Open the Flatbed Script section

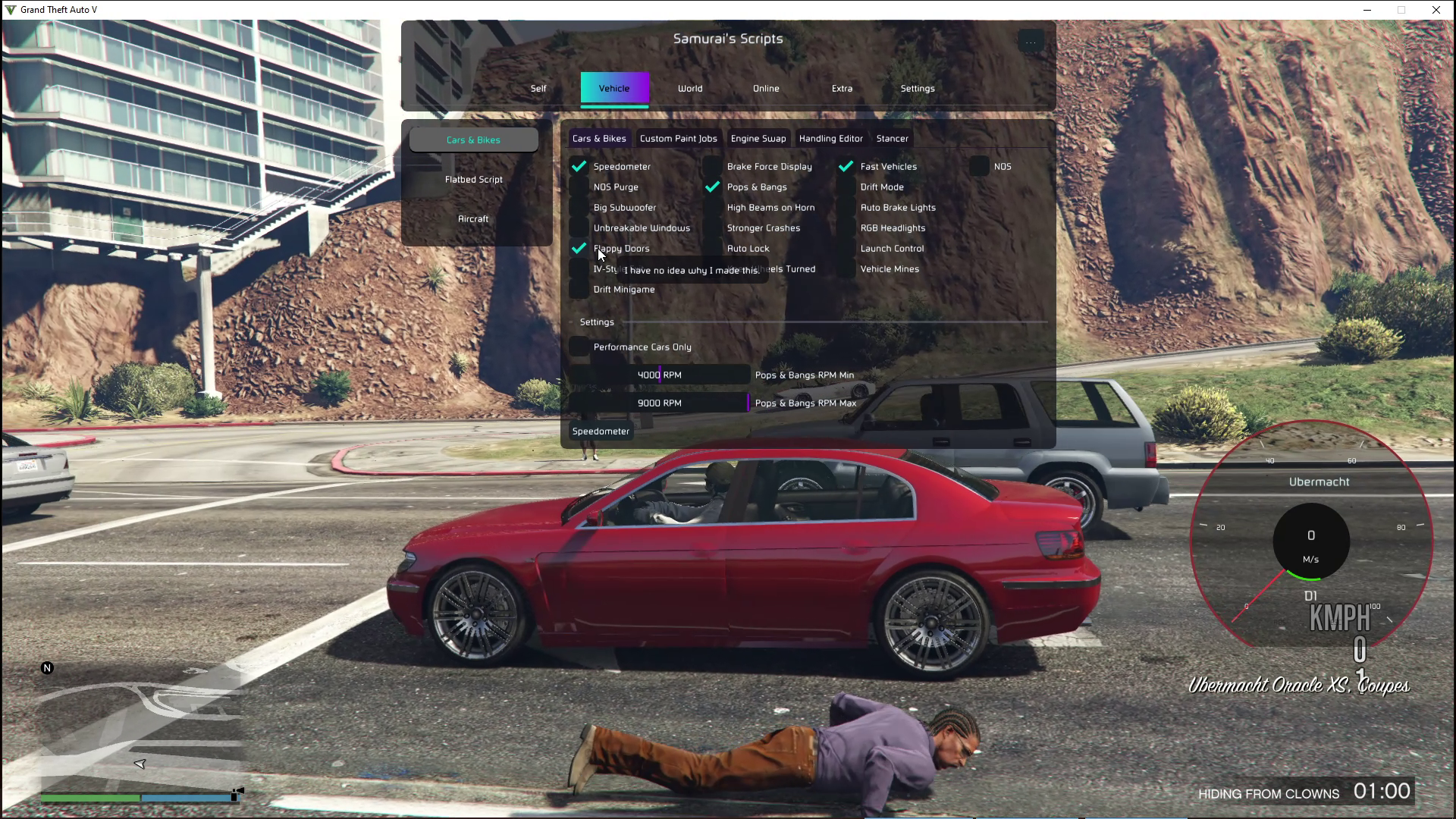474,180
